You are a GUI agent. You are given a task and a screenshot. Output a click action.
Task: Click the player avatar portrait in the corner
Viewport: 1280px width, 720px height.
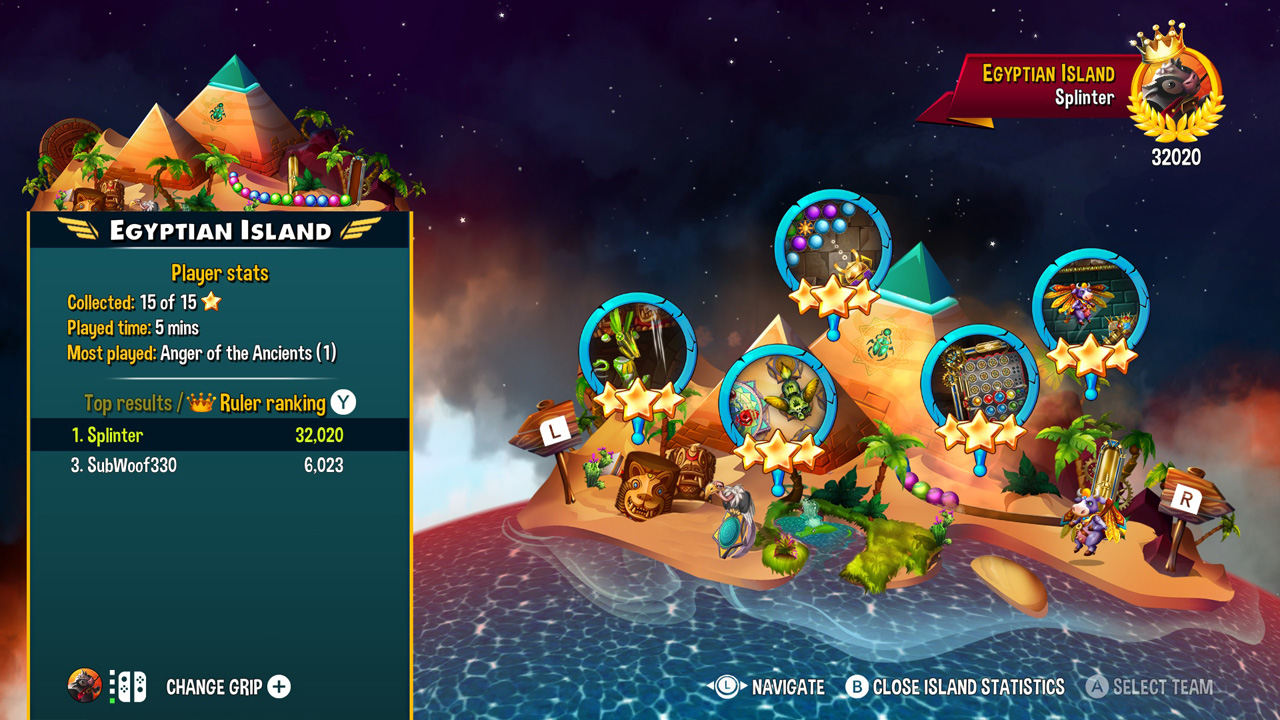pyautogui.click(x=86, y=687)
